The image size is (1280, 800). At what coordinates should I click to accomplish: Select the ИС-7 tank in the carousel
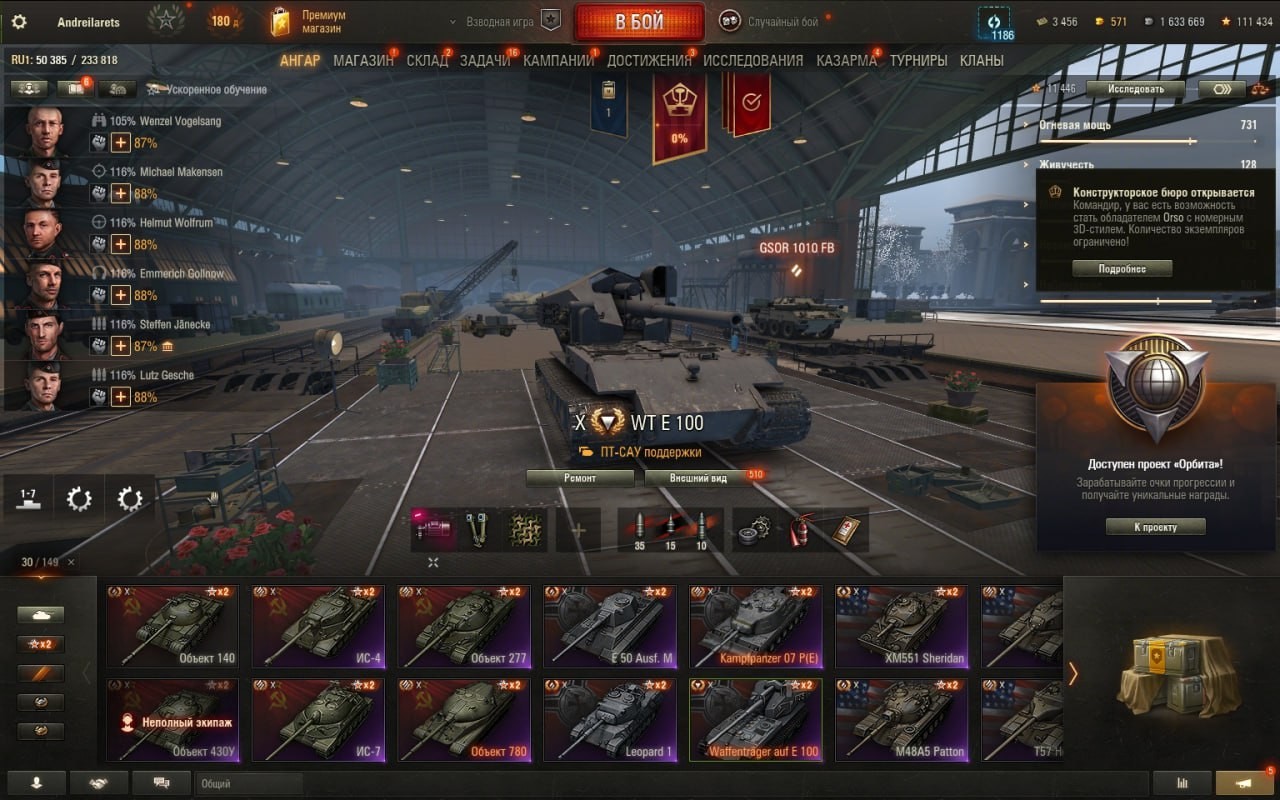point(317,720)
